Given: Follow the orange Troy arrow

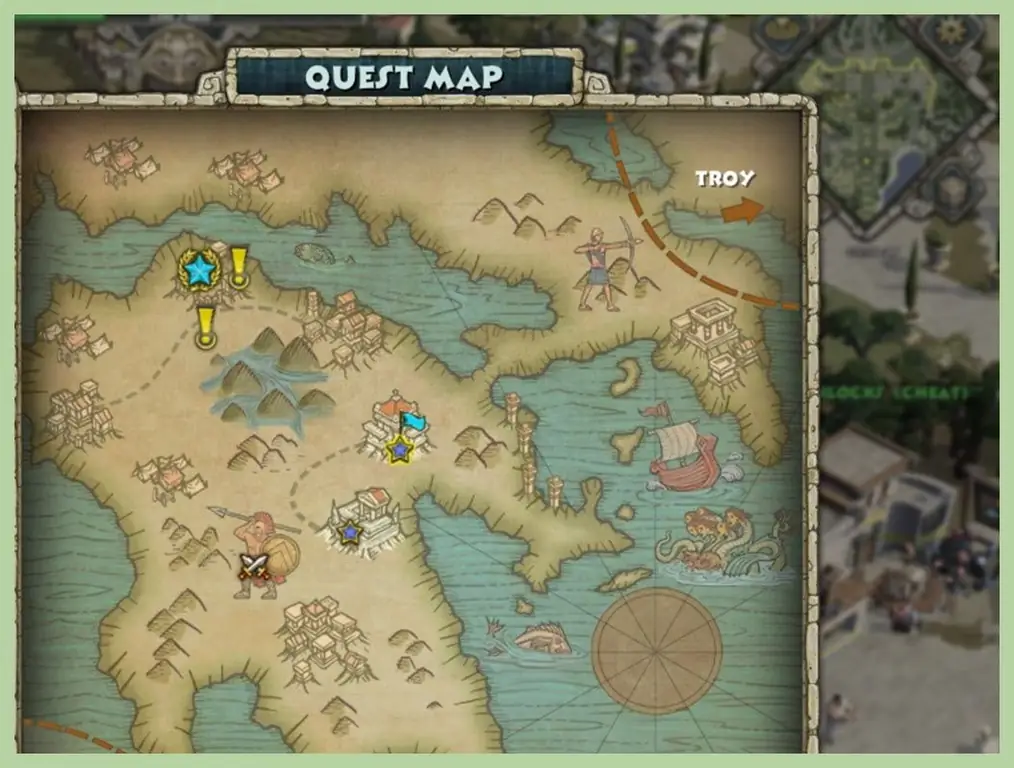Looking at the screenshot, I should click(x=741, y=210).
